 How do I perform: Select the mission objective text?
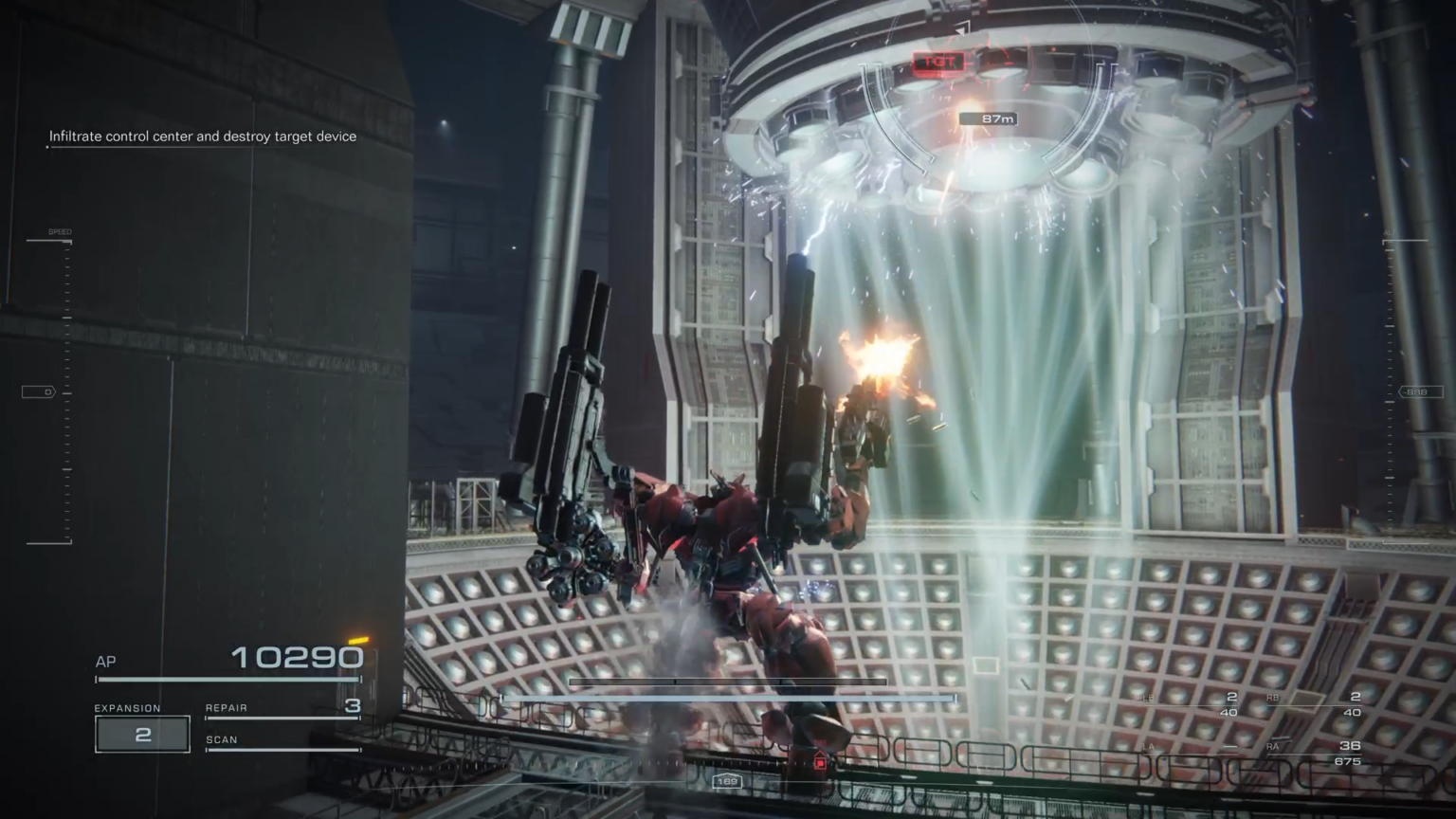[x=203, y=136]
